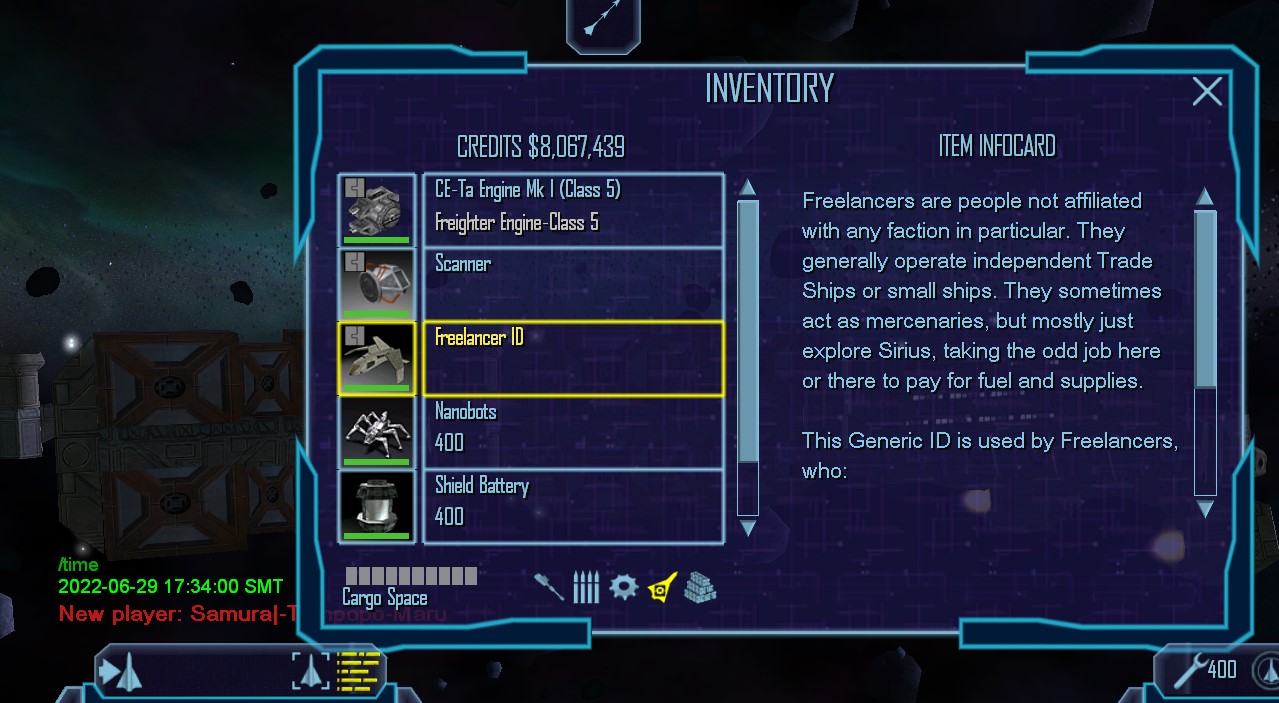Show the yellow ship category filter

point(661,586)
